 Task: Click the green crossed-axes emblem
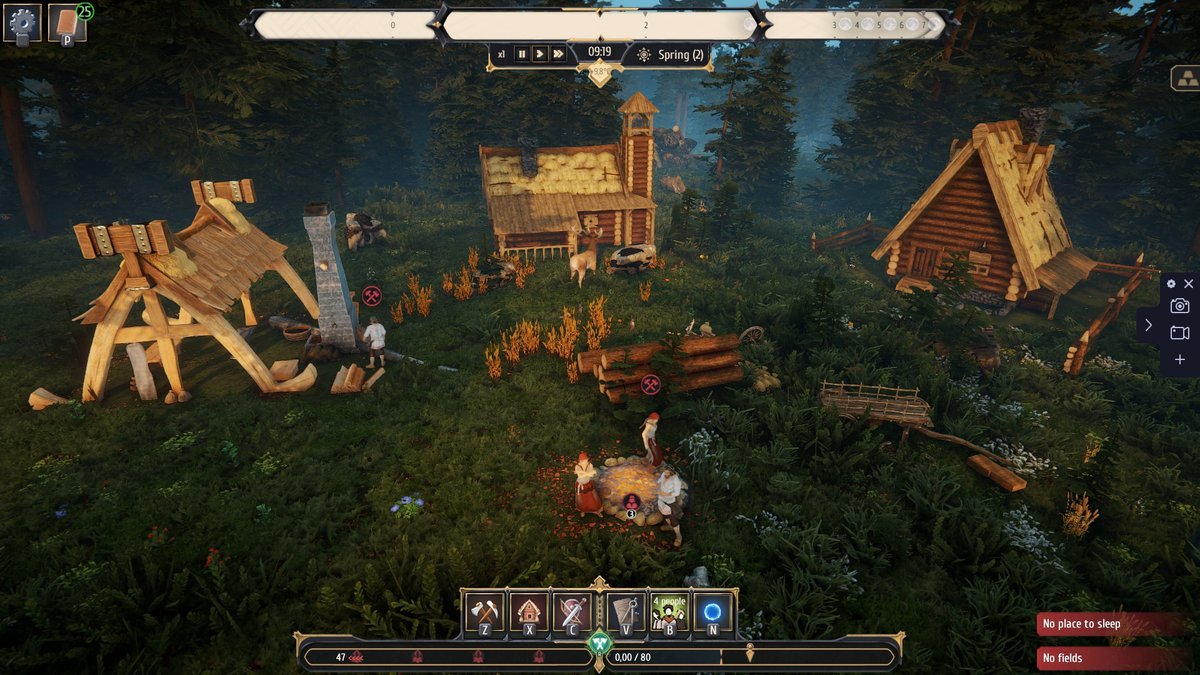pos(599,642)
